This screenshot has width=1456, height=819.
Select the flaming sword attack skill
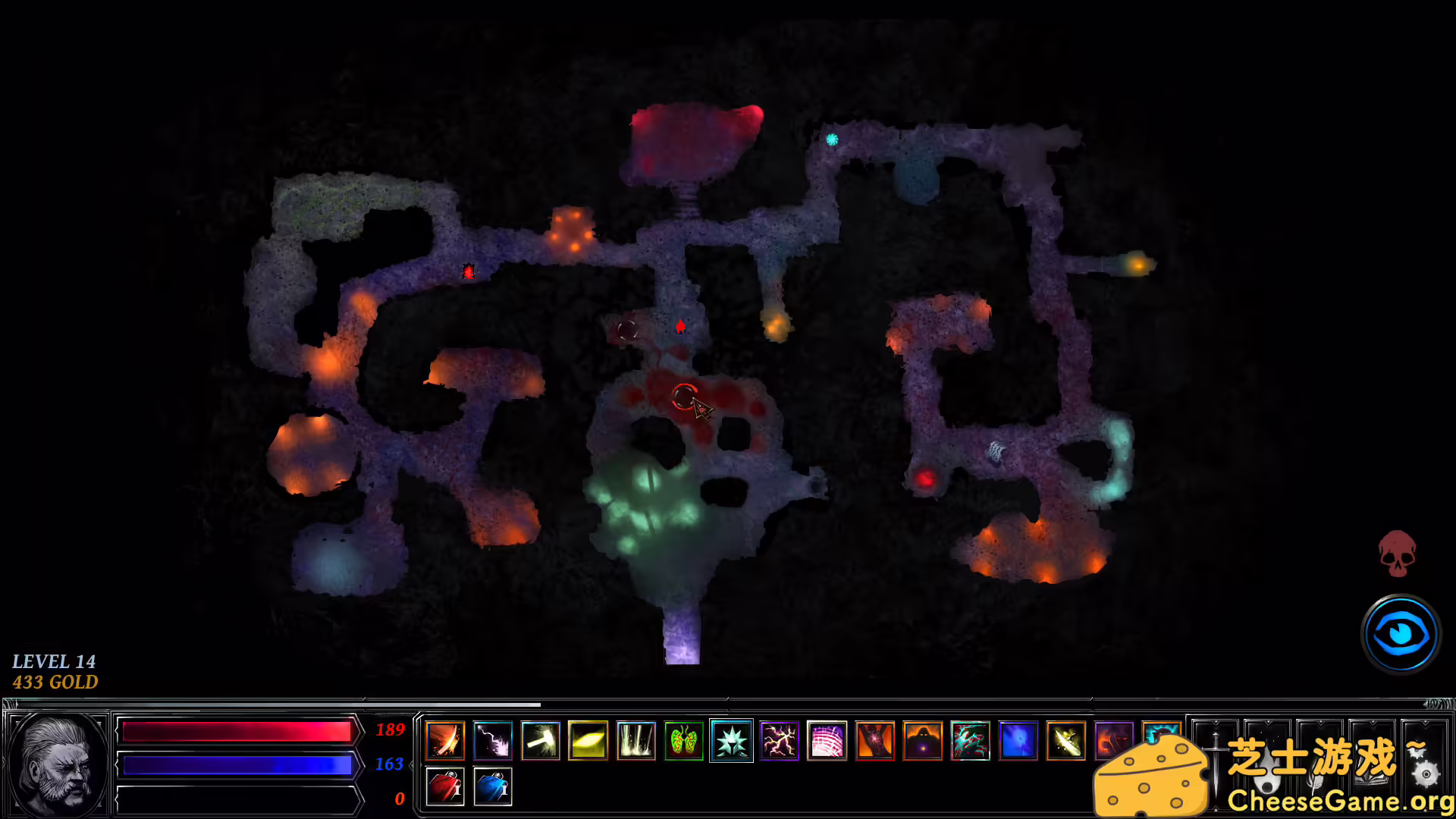445,741
